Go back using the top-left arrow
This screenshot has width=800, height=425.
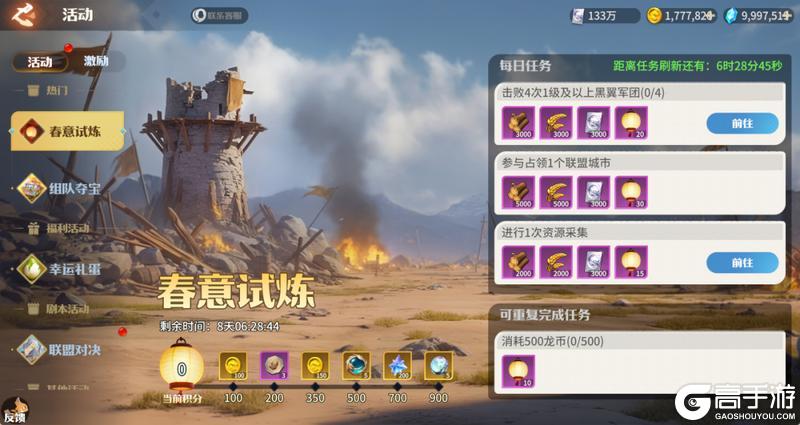pos(25,14)
